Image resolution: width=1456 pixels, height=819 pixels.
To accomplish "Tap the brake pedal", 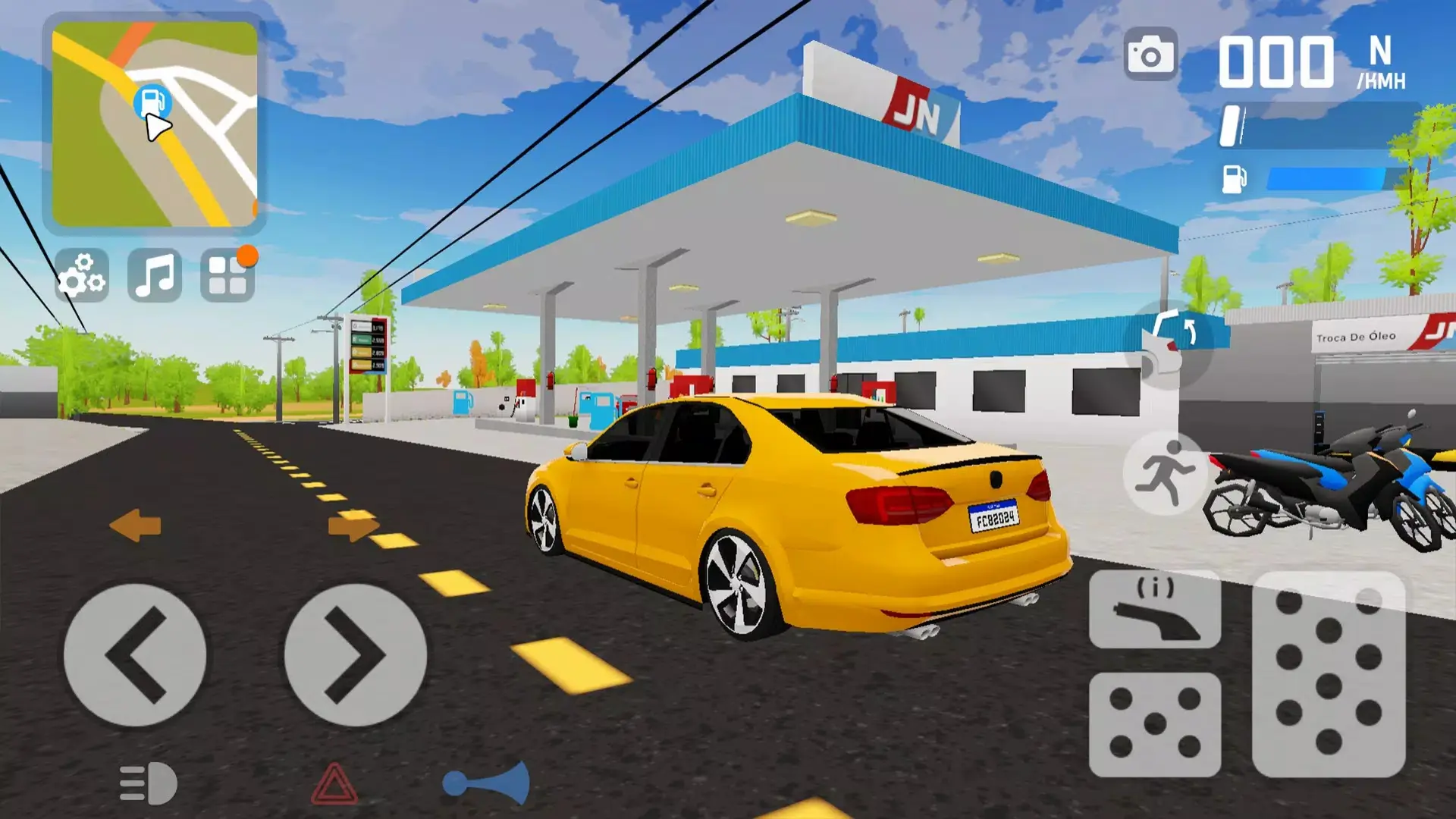I will click(1154, 724).
